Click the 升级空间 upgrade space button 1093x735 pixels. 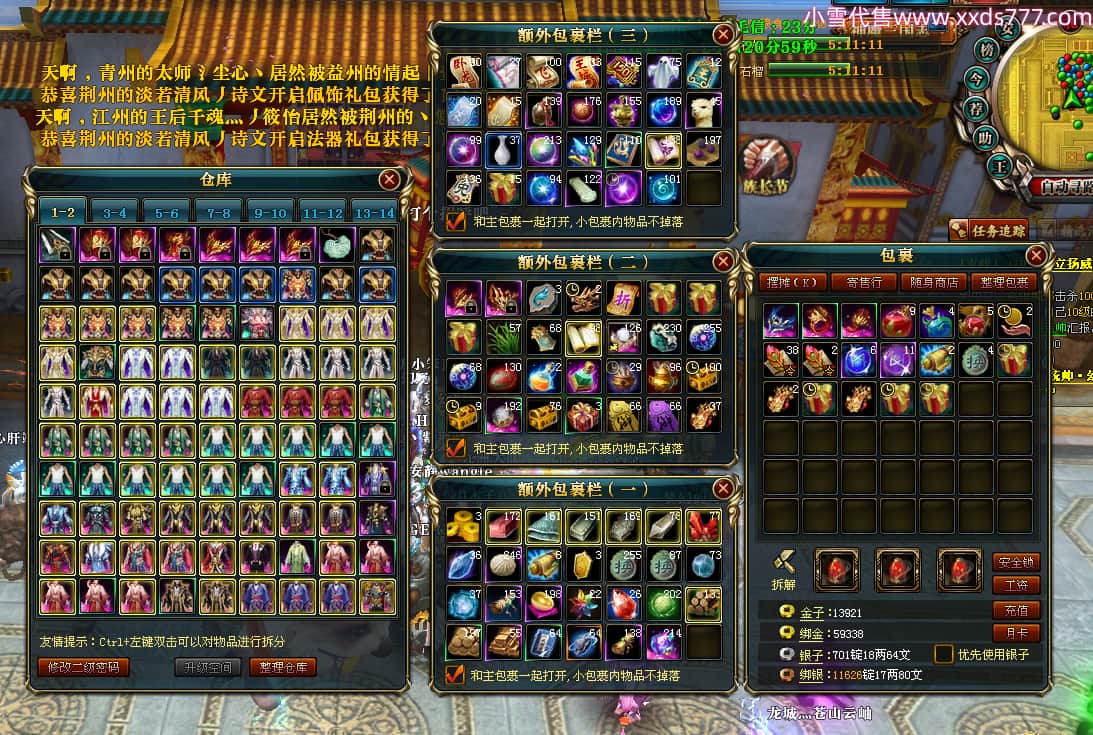tap(208, 667)
